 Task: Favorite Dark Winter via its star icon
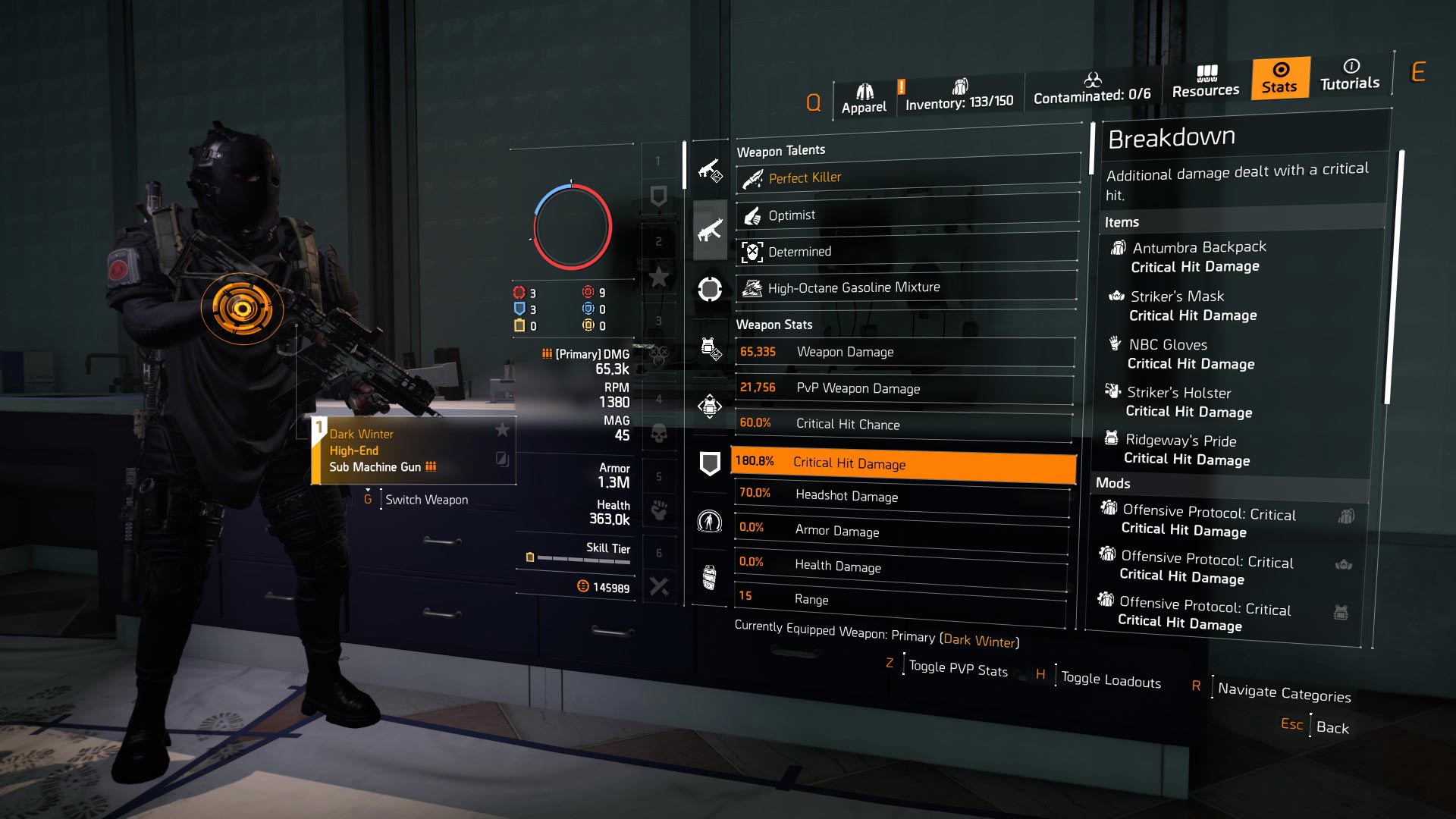tap(503, 430)
